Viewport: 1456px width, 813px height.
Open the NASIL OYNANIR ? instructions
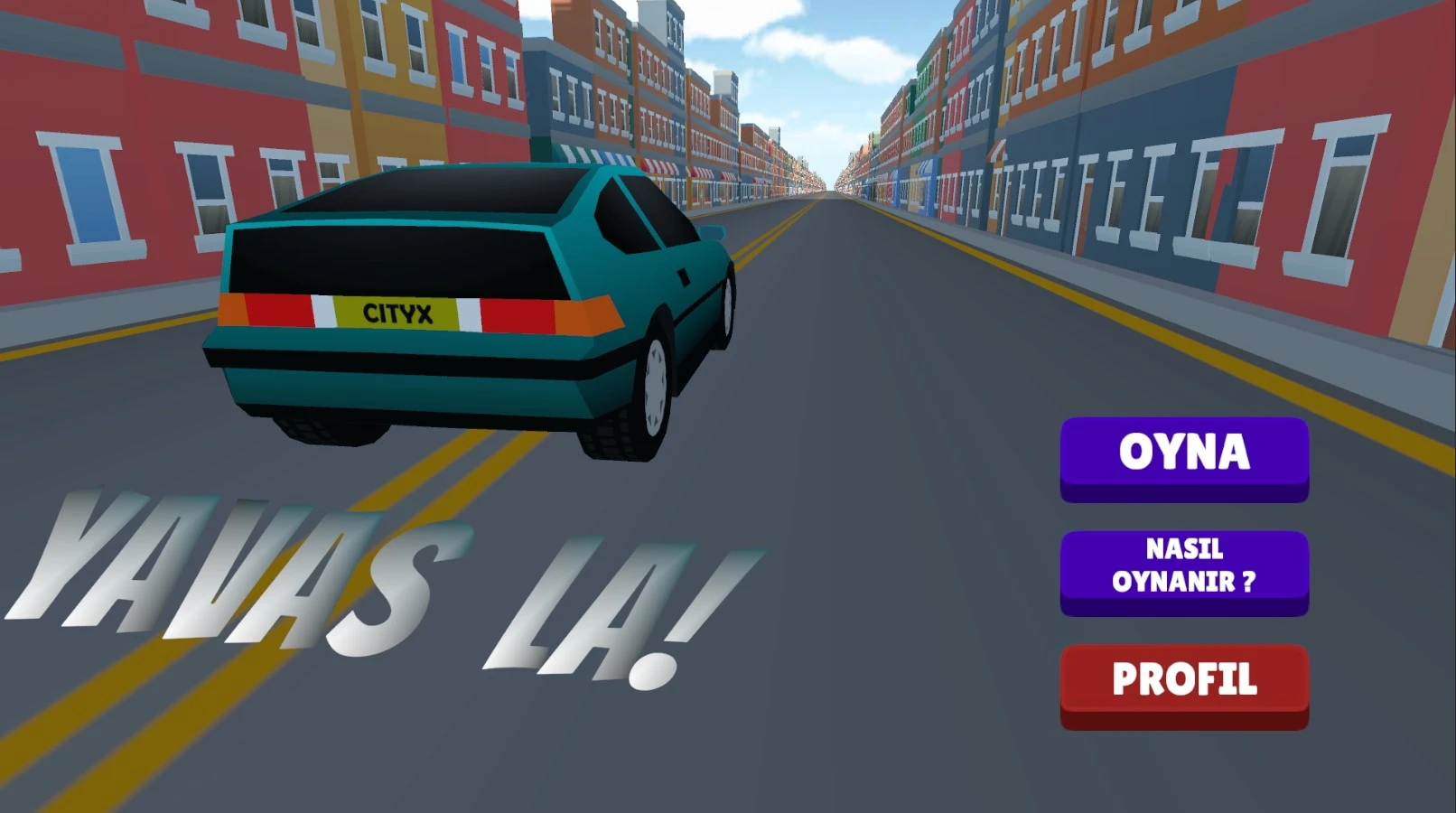[x=1184, y=569]
